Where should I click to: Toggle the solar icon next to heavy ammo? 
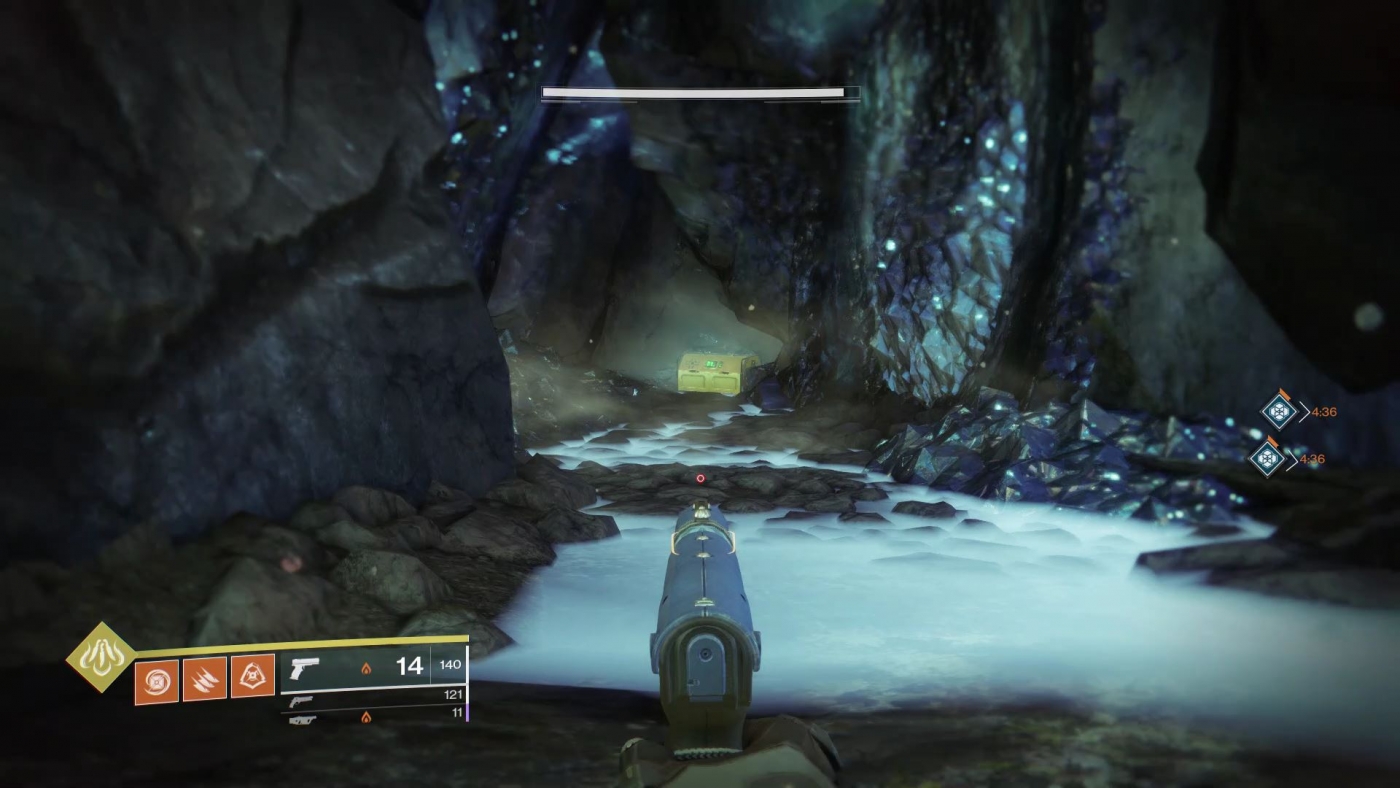tap(366, 716)
